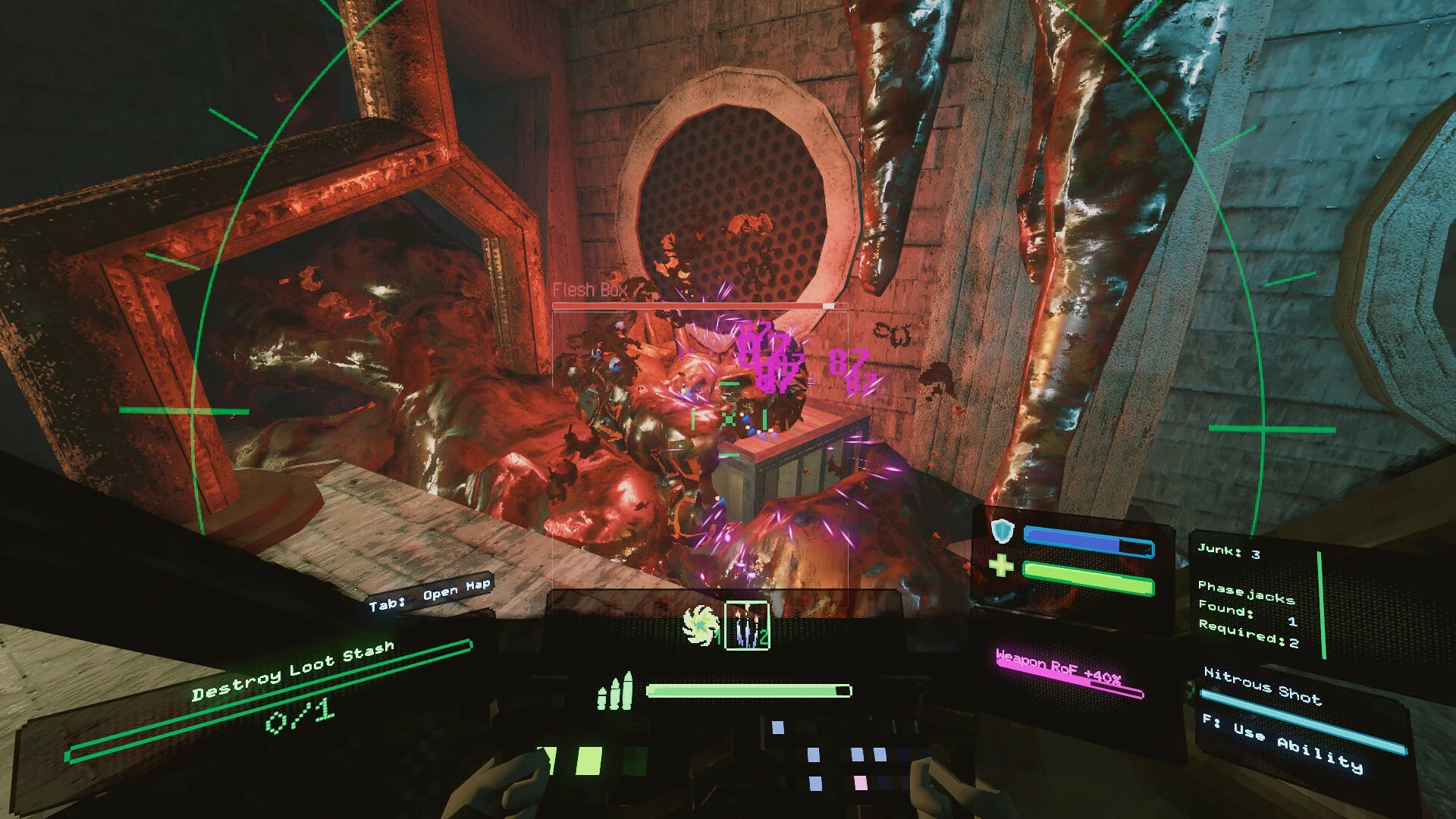
Task: Select the spinning sawblade weapon slot
Action: [x=699, y=626]
